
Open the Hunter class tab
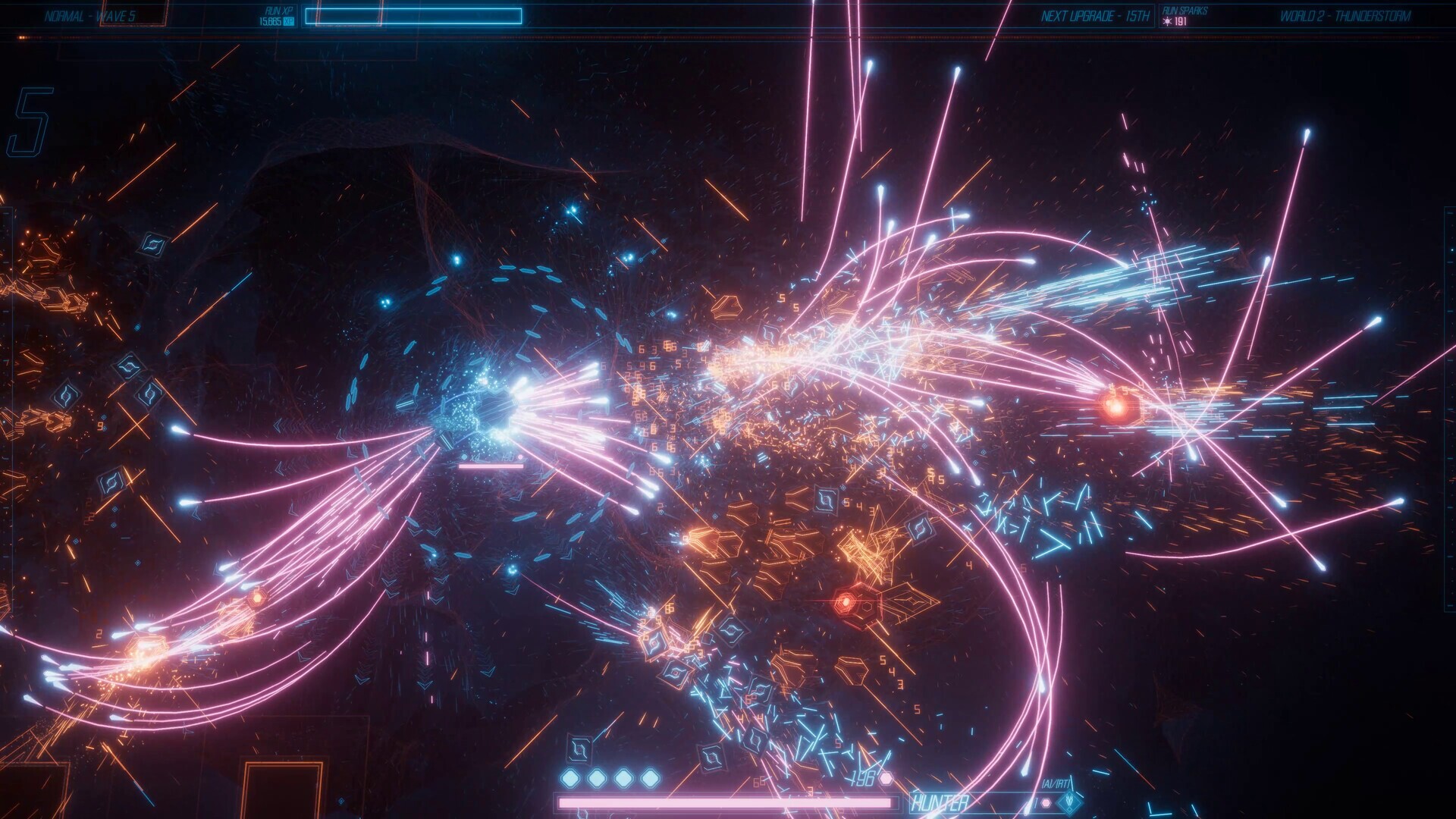pos(940,800)
